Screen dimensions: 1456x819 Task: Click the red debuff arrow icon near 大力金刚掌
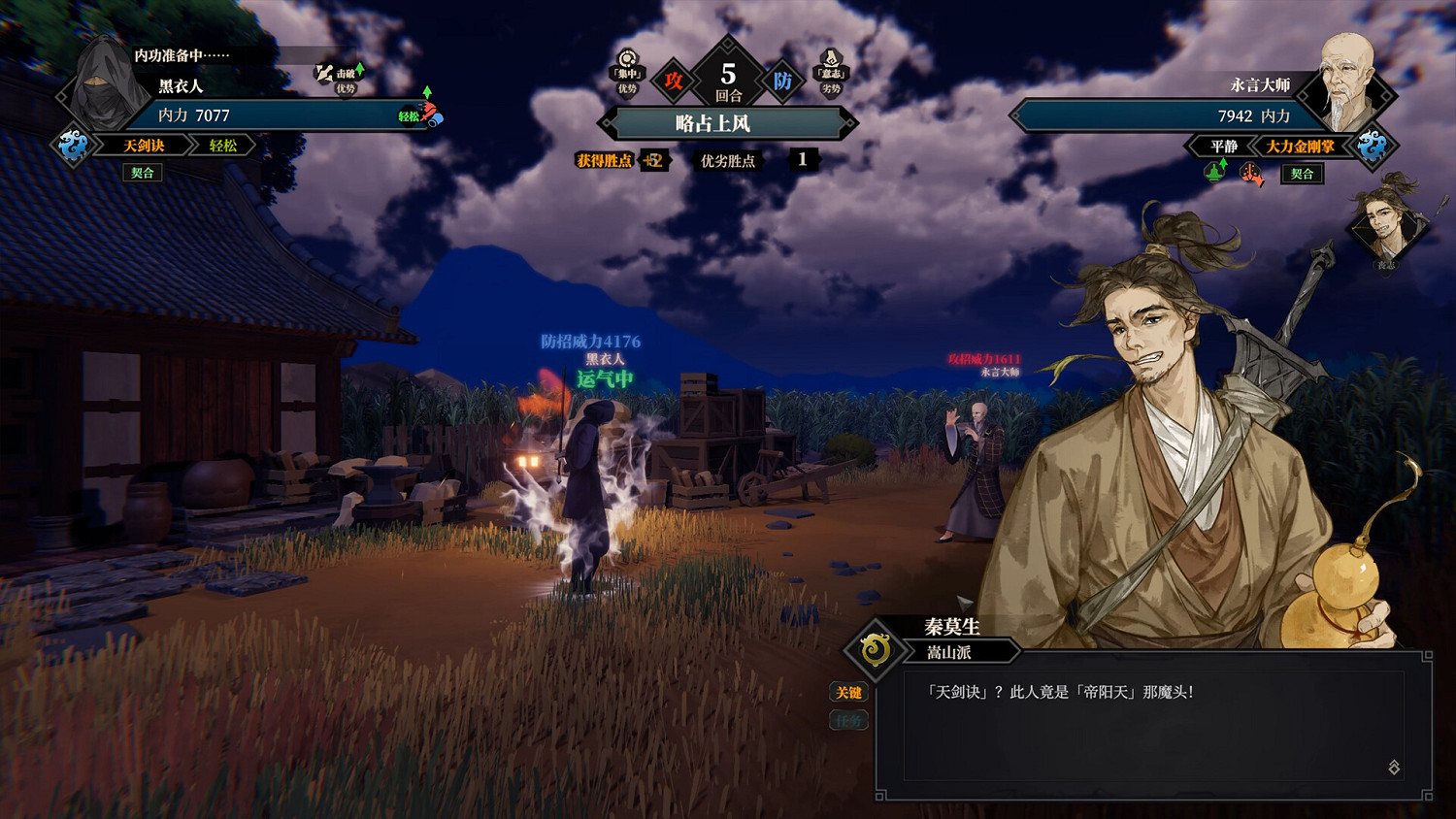coord(1249,174)
